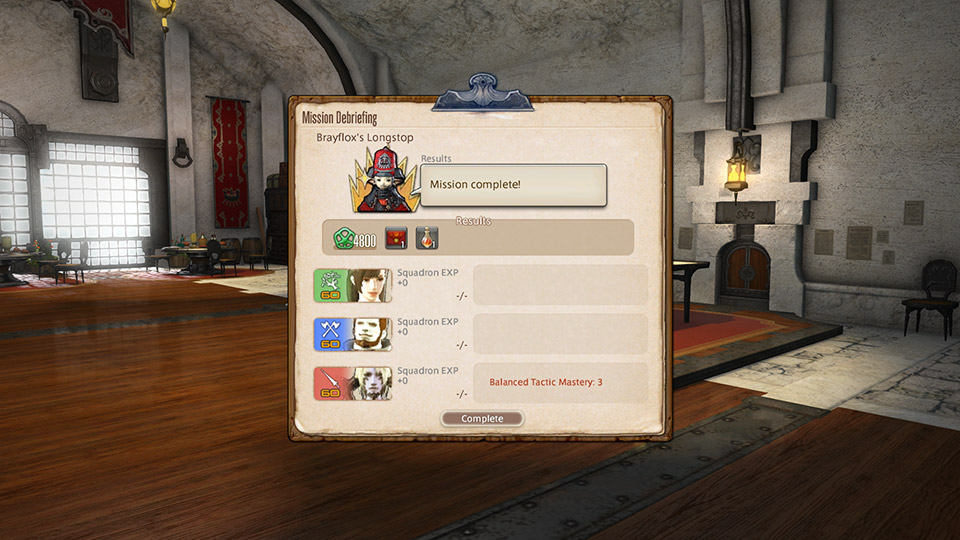
Task: Select the orange potion reward icon
Action: coord(427,238)
